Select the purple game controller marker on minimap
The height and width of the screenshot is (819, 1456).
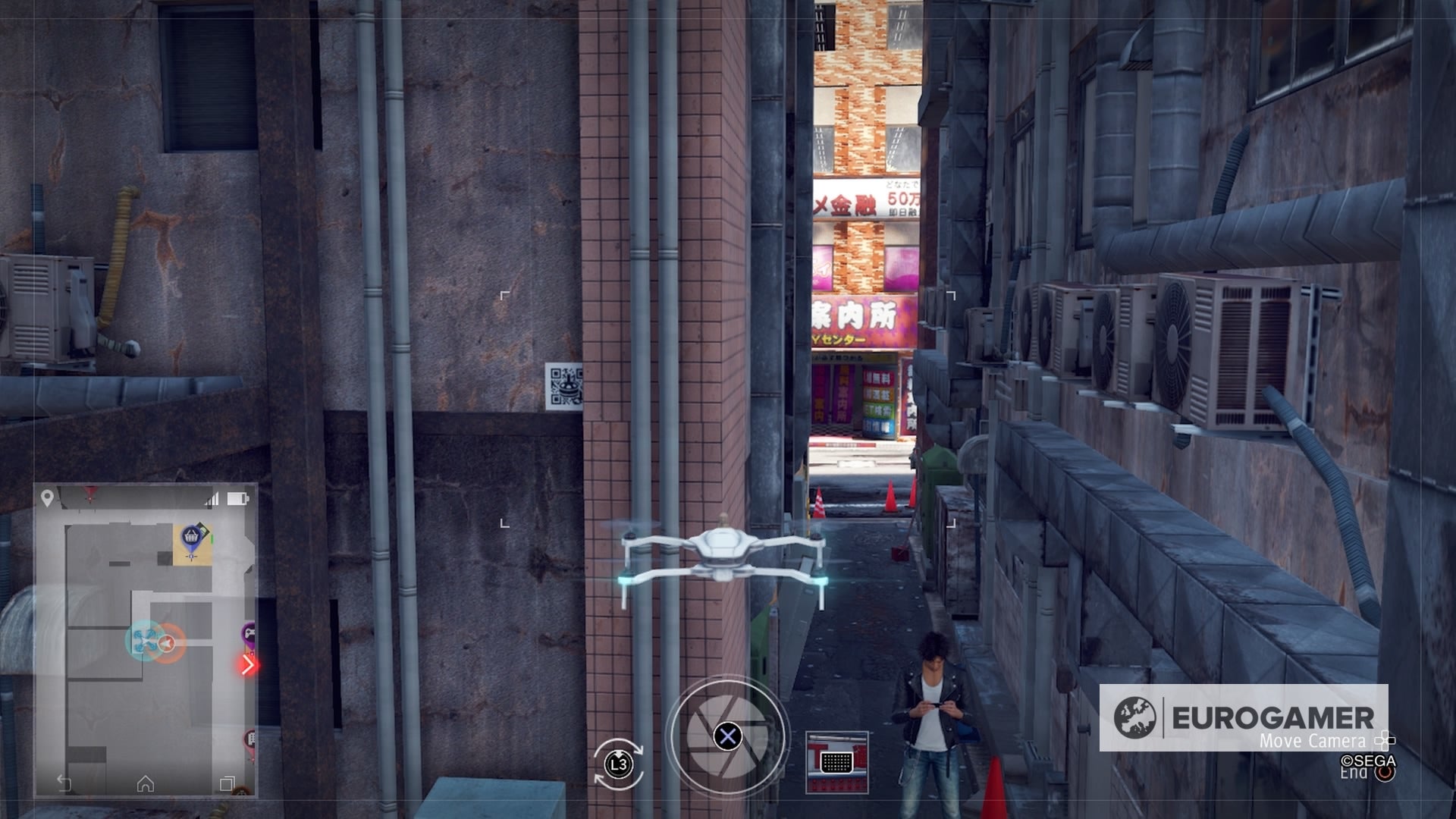[x=249, y=633]
